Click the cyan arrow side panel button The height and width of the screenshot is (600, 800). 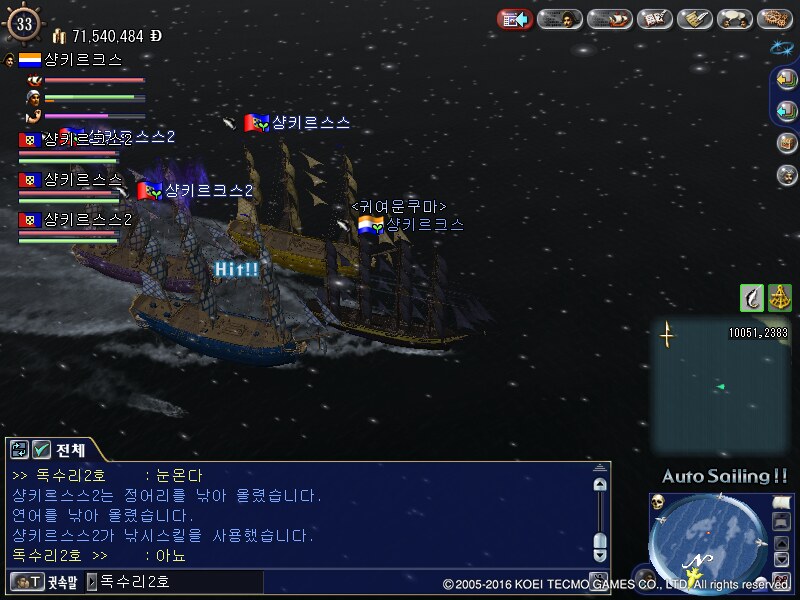(x=787, y=110)
